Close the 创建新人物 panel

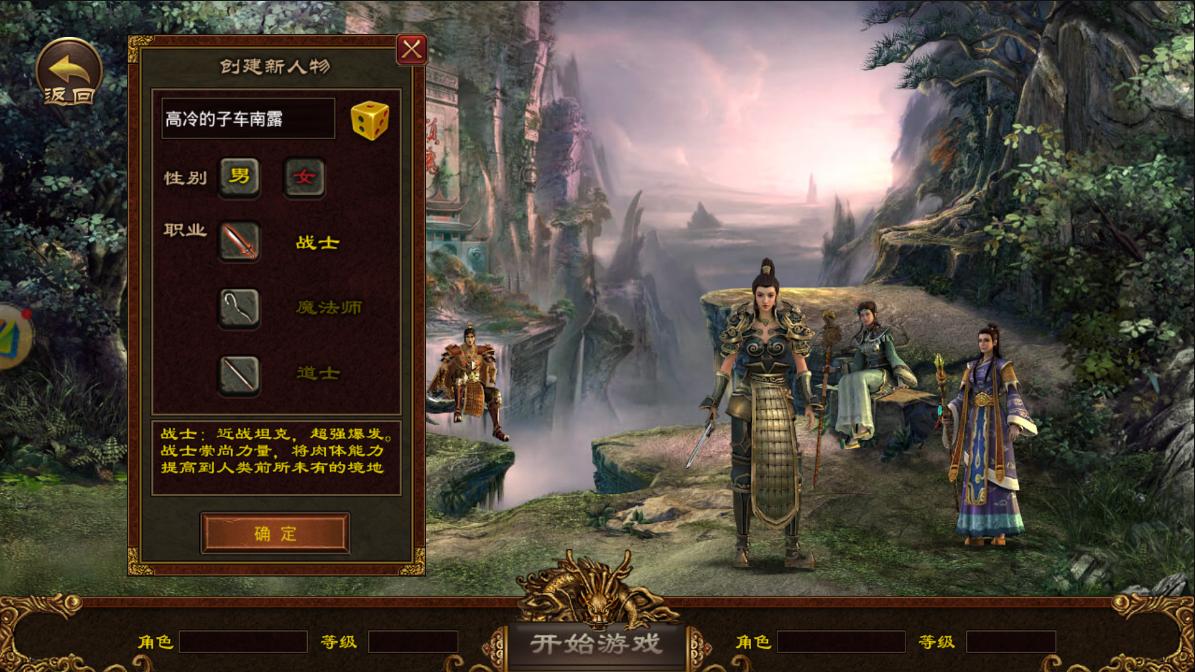point(411,49)
